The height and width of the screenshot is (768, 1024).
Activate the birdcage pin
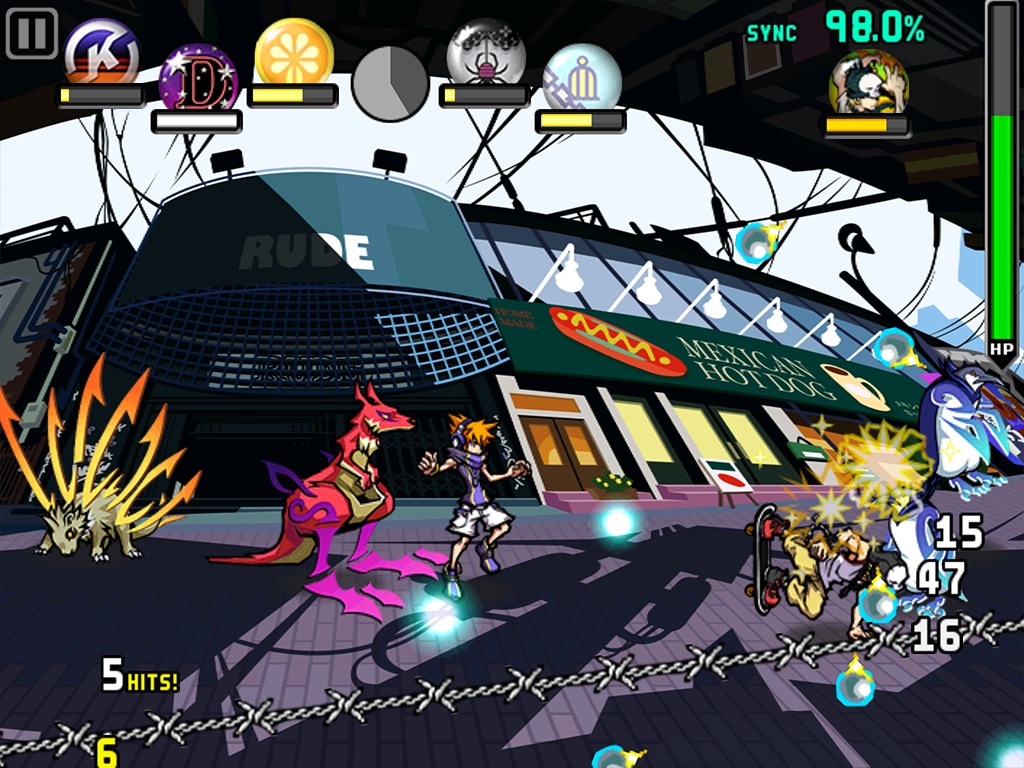[581, 78]
